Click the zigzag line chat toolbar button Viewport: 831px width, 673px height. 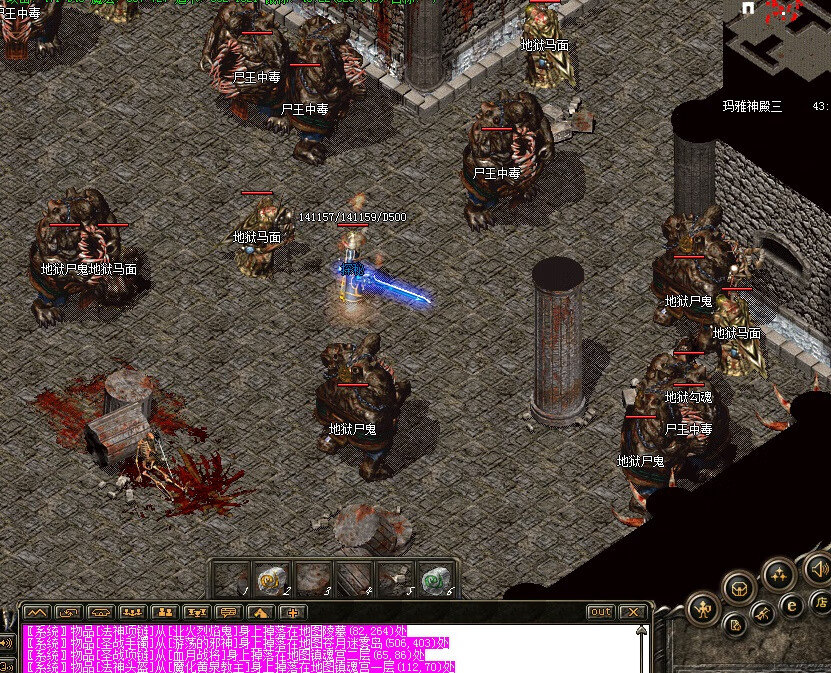37,611
